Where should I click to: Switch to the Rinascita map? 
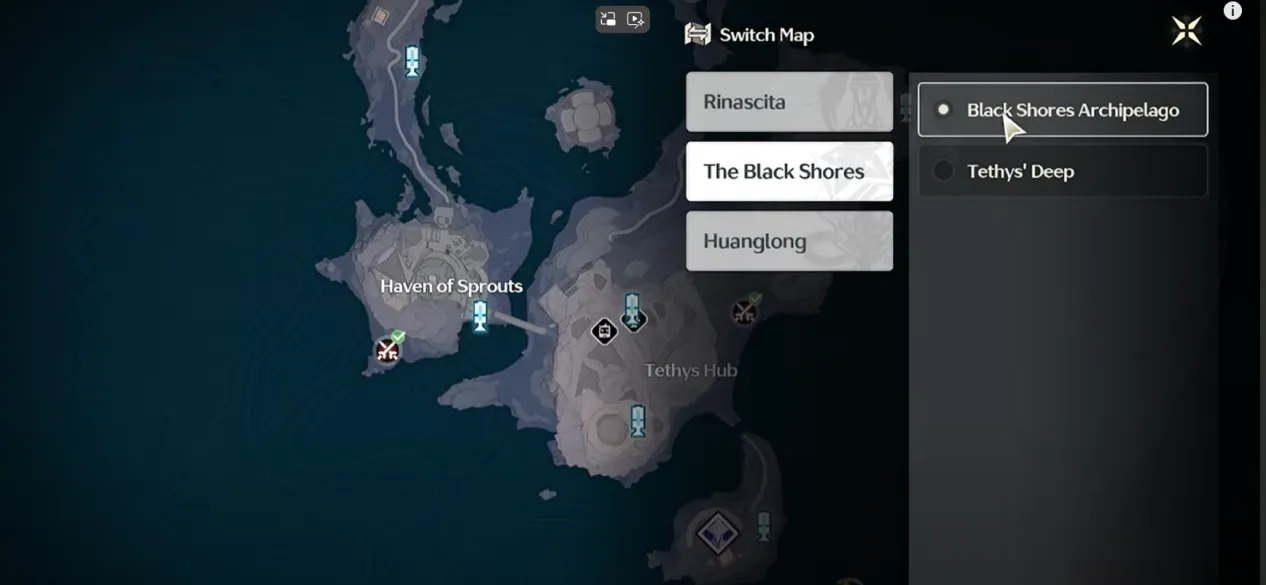789,102
